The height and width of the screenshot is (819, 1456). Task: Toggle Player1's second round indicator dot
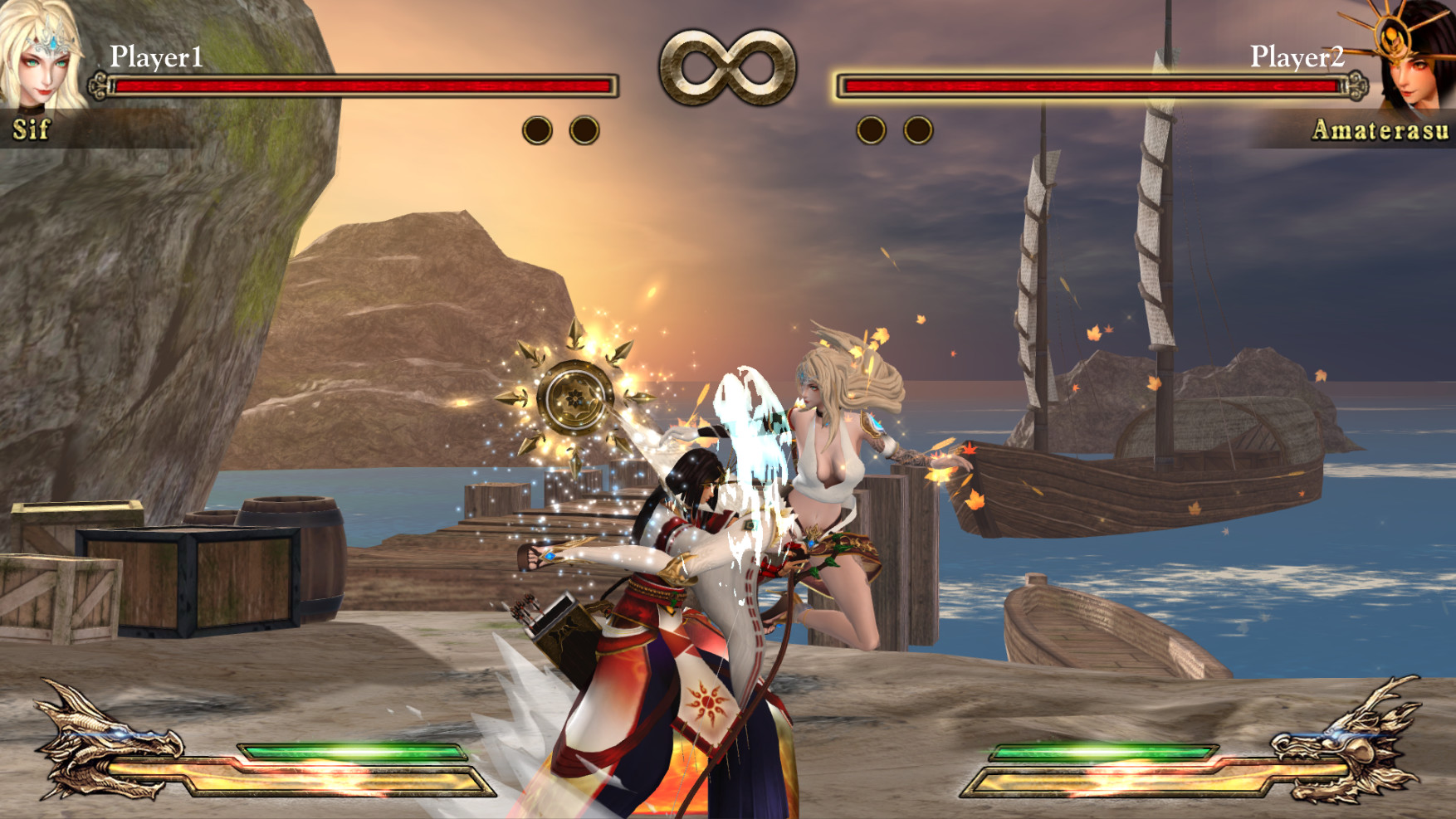click(585, 128)
